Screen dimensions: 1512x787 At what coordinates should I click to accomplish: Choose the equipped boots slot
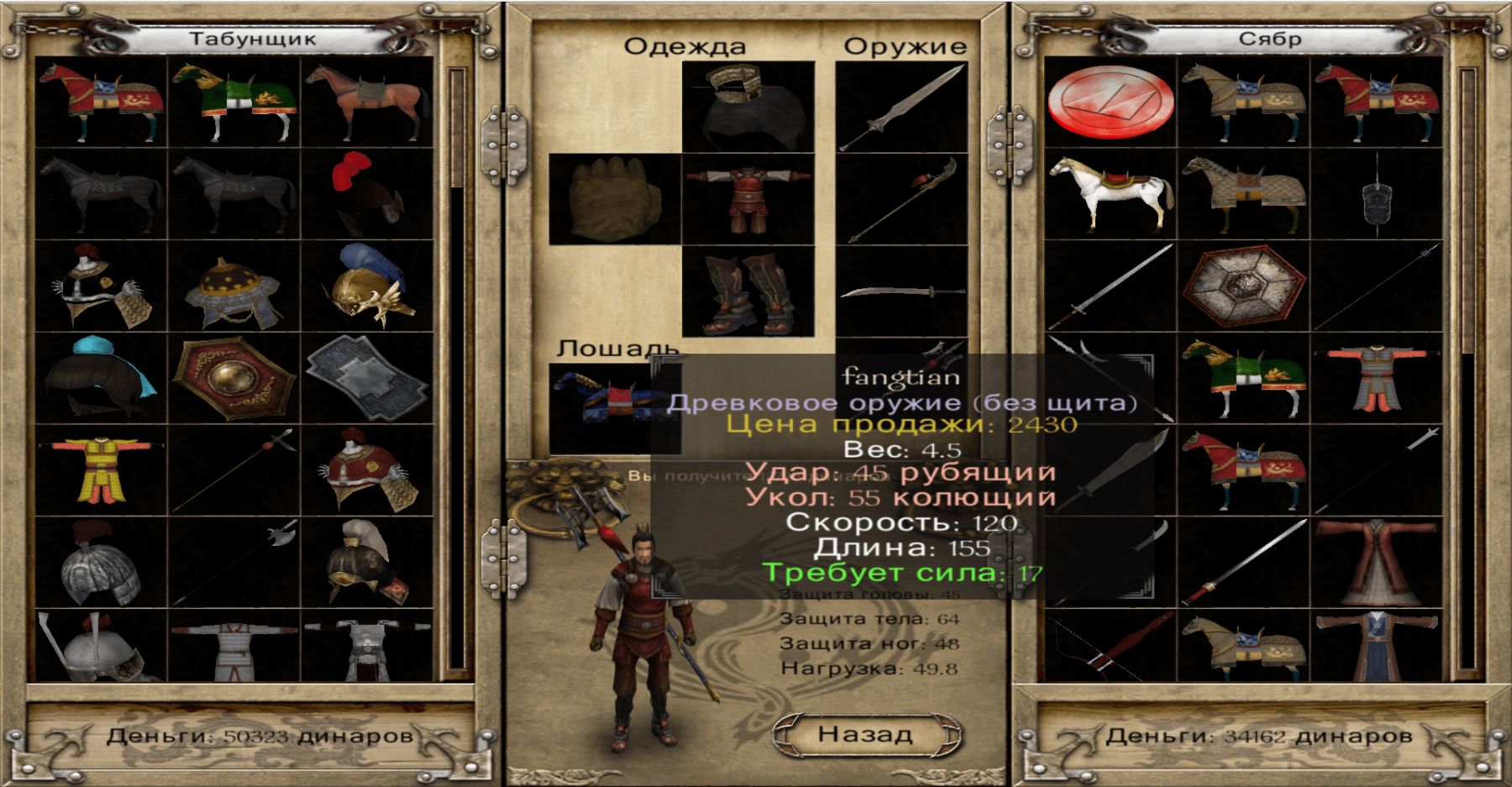[748, 291]
